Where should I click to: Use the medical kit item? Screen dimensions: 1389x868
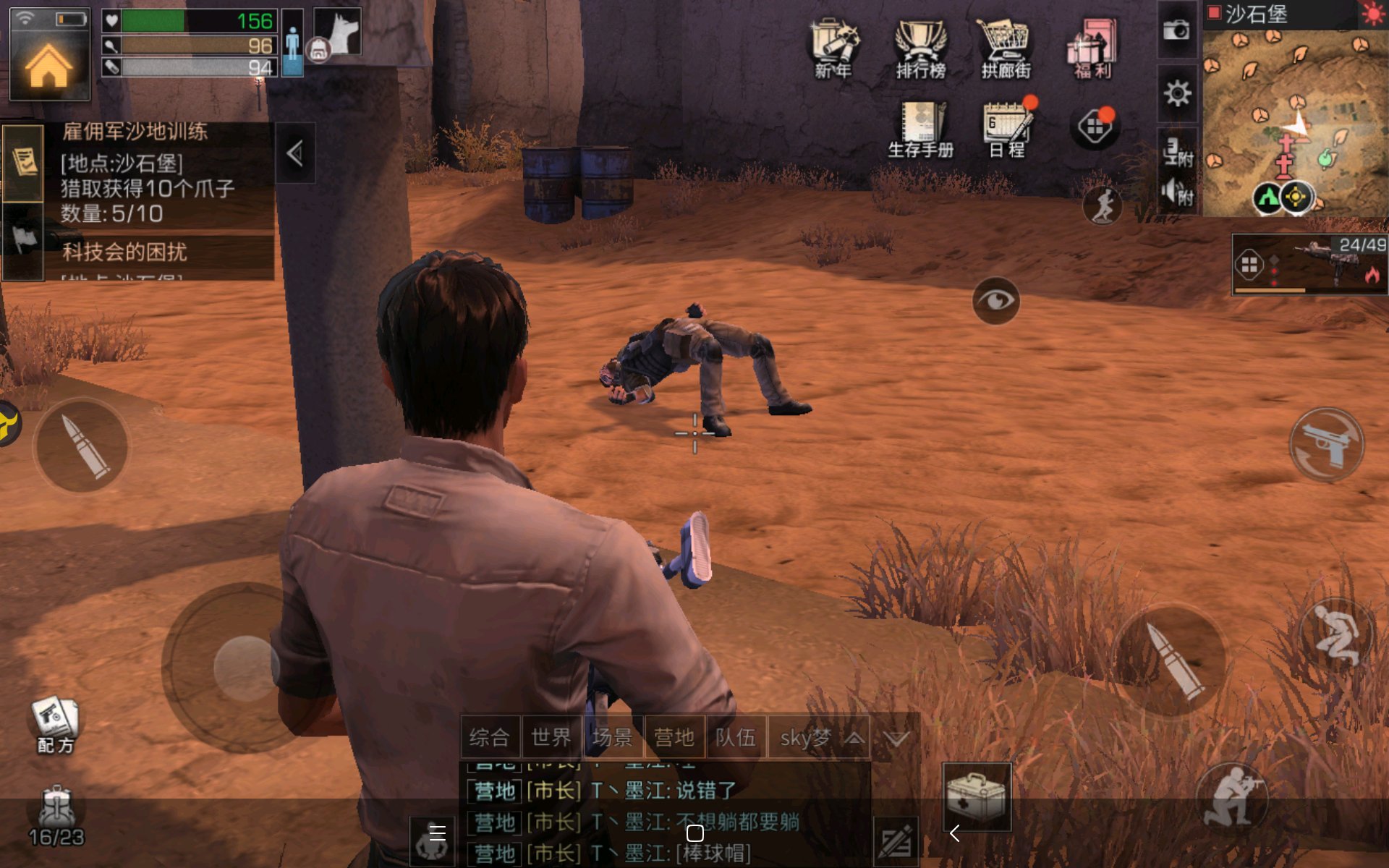pyautogui.click(x=977, y=796)
